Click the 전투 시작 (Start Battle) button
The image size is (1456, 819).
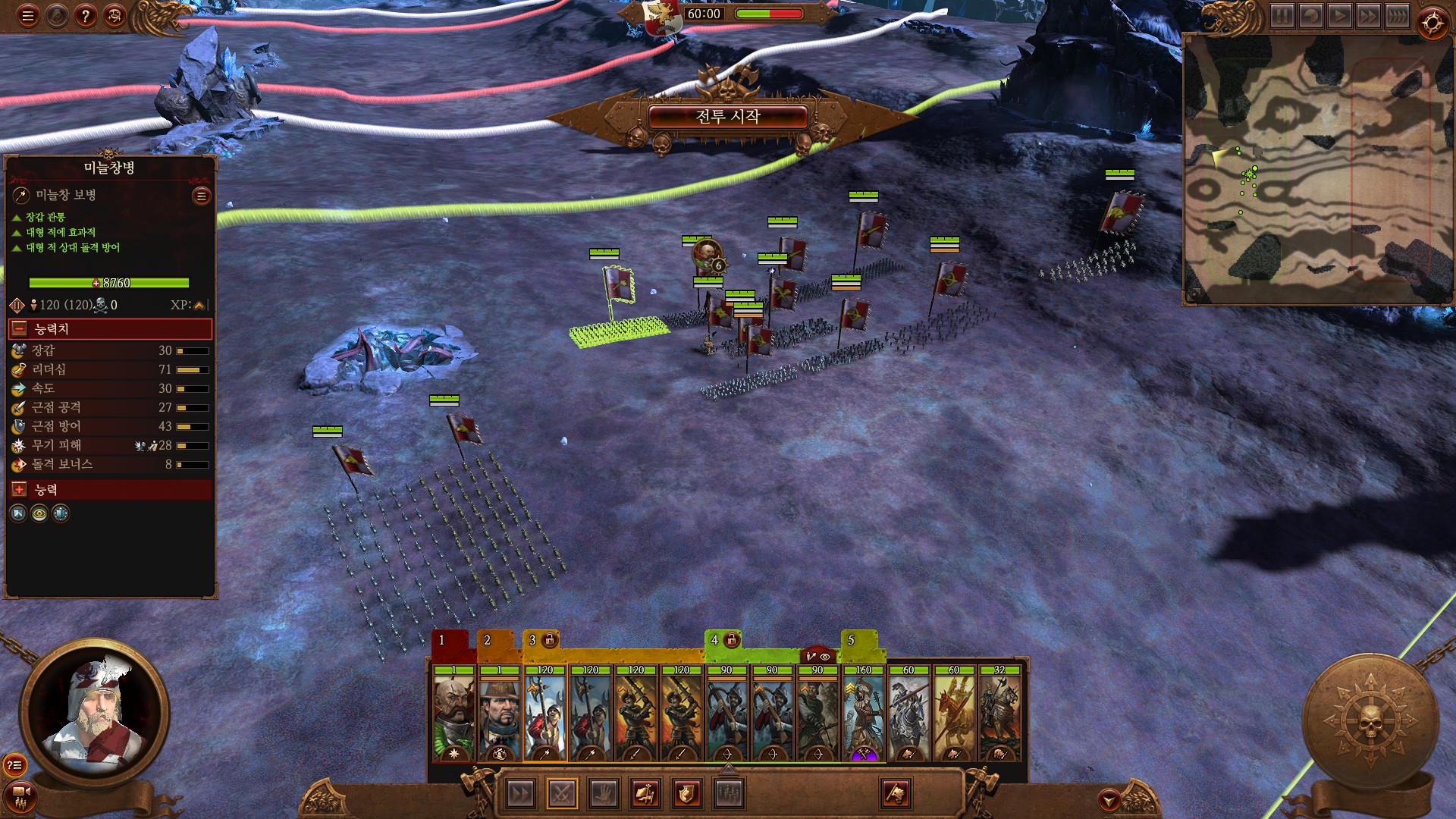[727, 116]
